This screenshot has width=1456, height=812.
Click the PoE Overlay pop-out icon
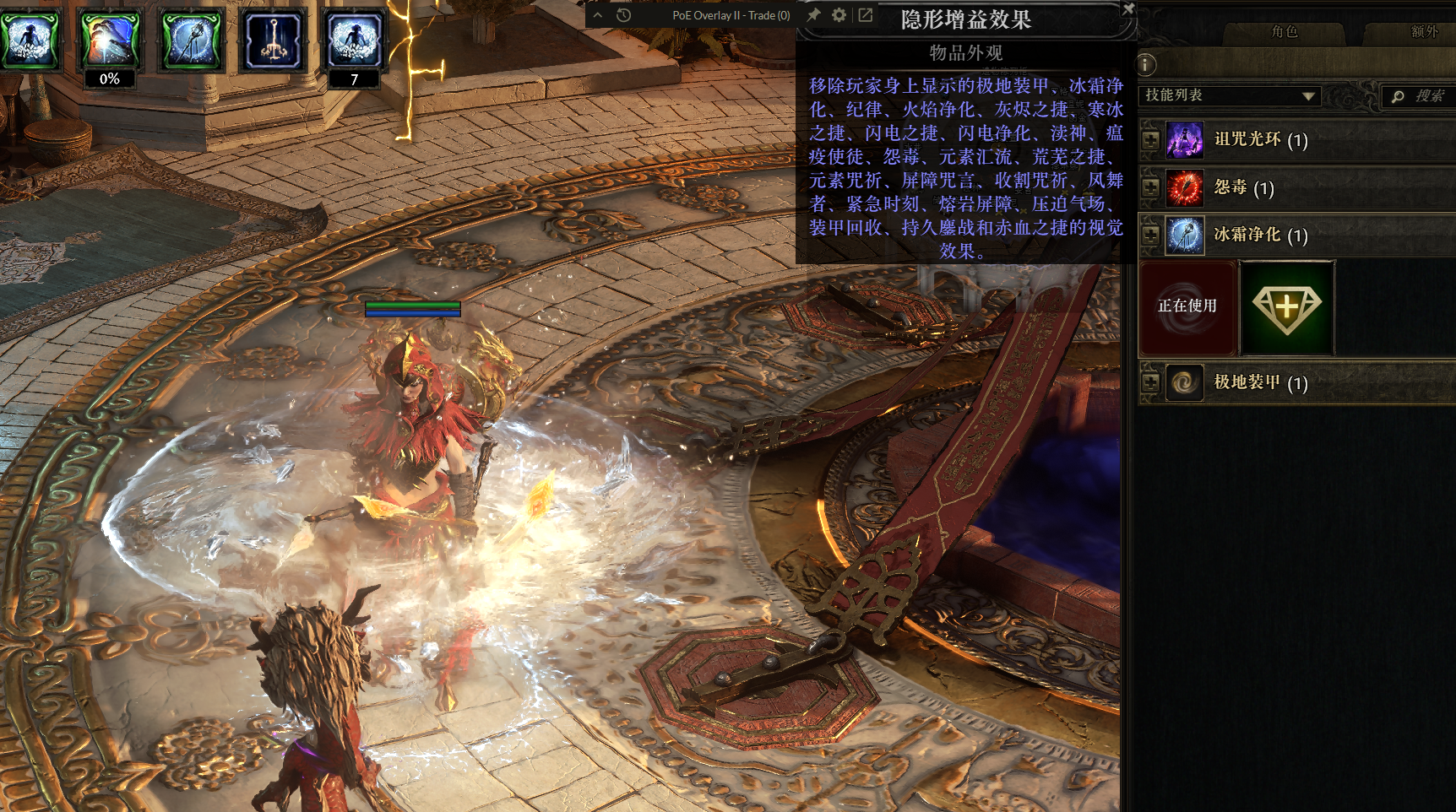point(866,15)
